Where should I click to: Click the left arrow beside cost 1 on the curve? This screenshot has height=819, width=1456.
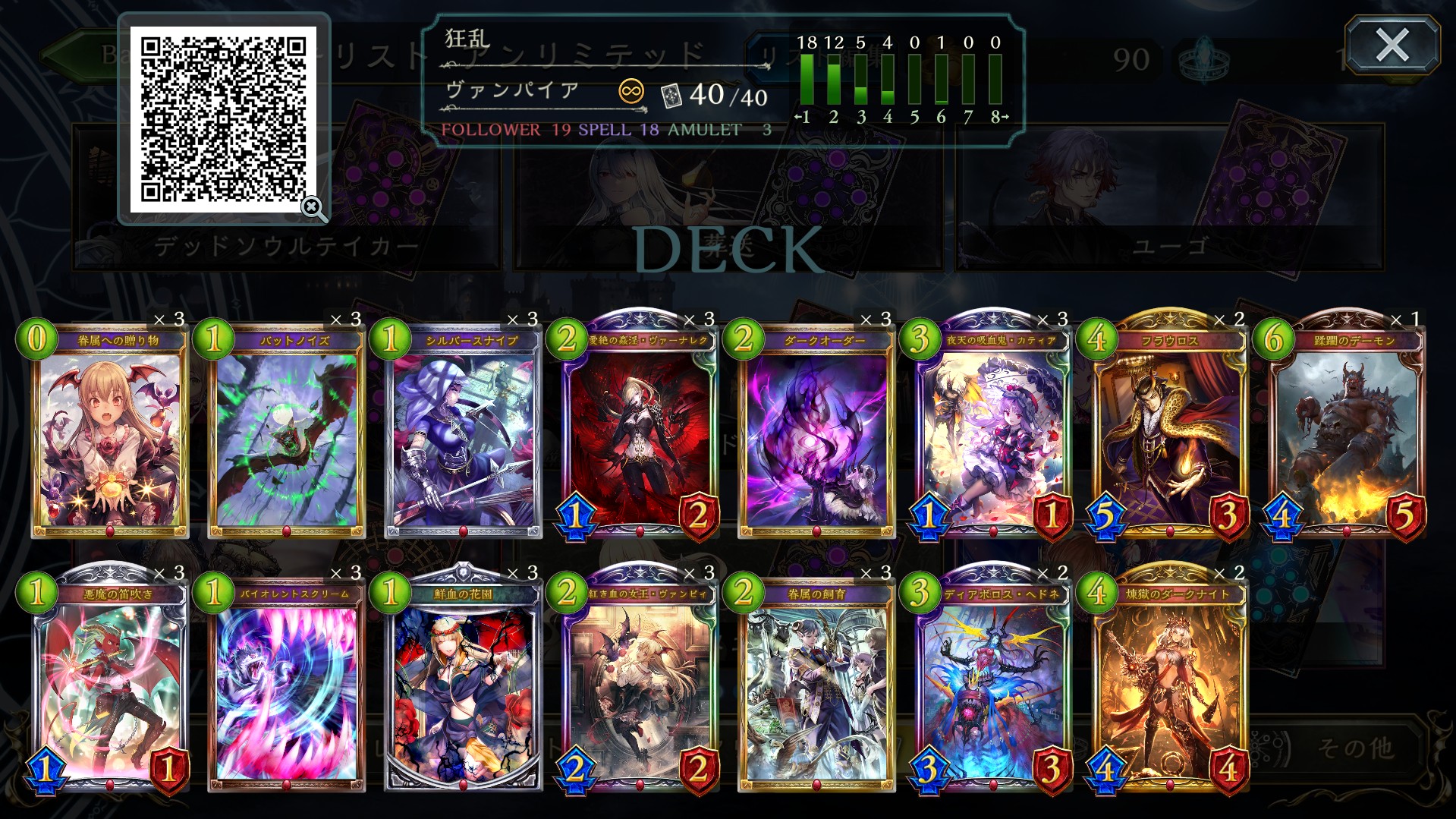(x=797, y=115)
